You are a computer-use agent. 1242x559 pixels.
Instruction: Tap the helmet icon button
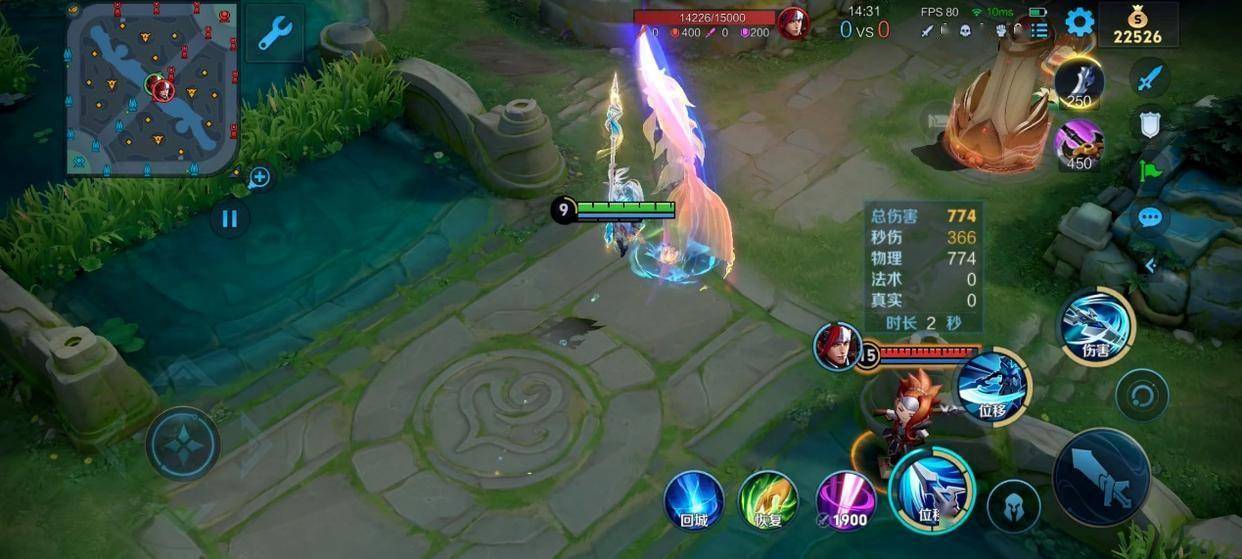pyautogui.click(x=1013, y=506)
